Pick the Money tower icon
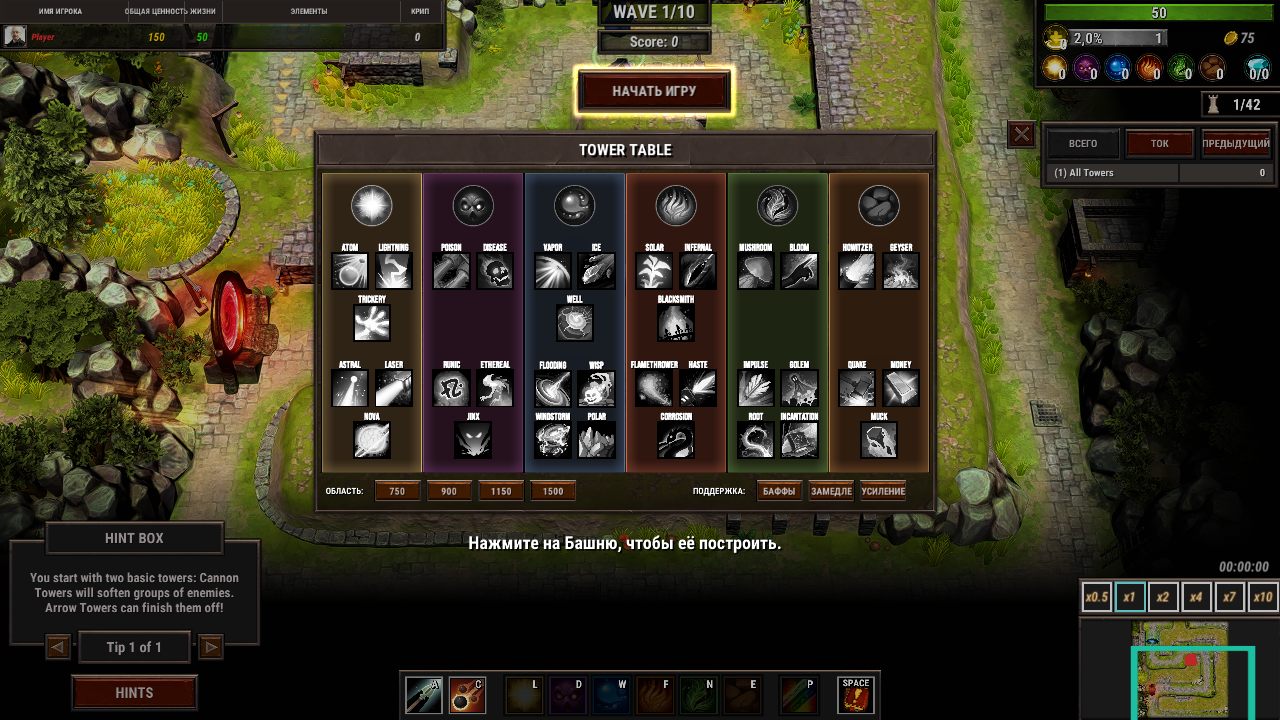 (901, 388)
